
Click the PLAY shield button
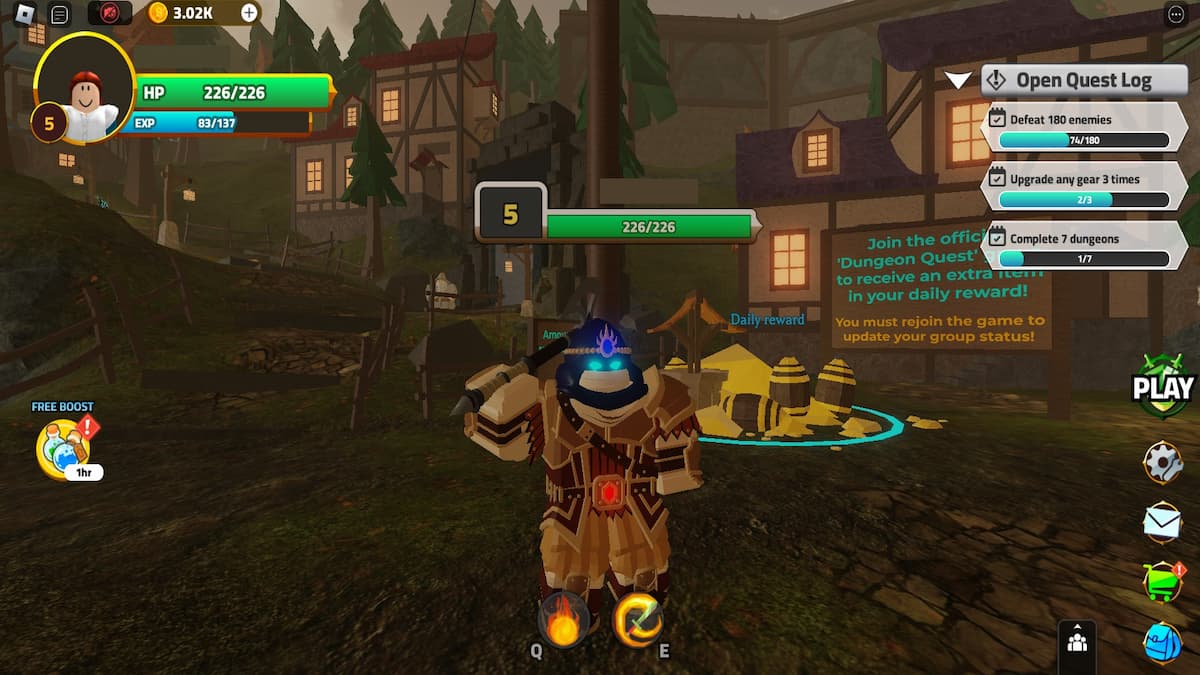(1162, 386)
